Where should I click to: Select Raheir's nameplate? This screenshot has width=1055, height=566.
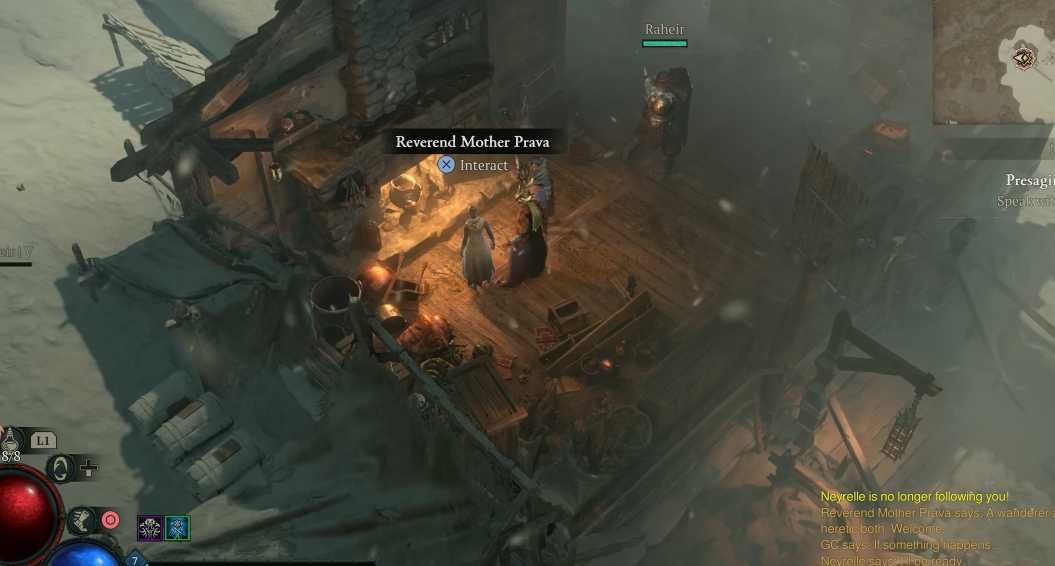[x=665, y=31]
